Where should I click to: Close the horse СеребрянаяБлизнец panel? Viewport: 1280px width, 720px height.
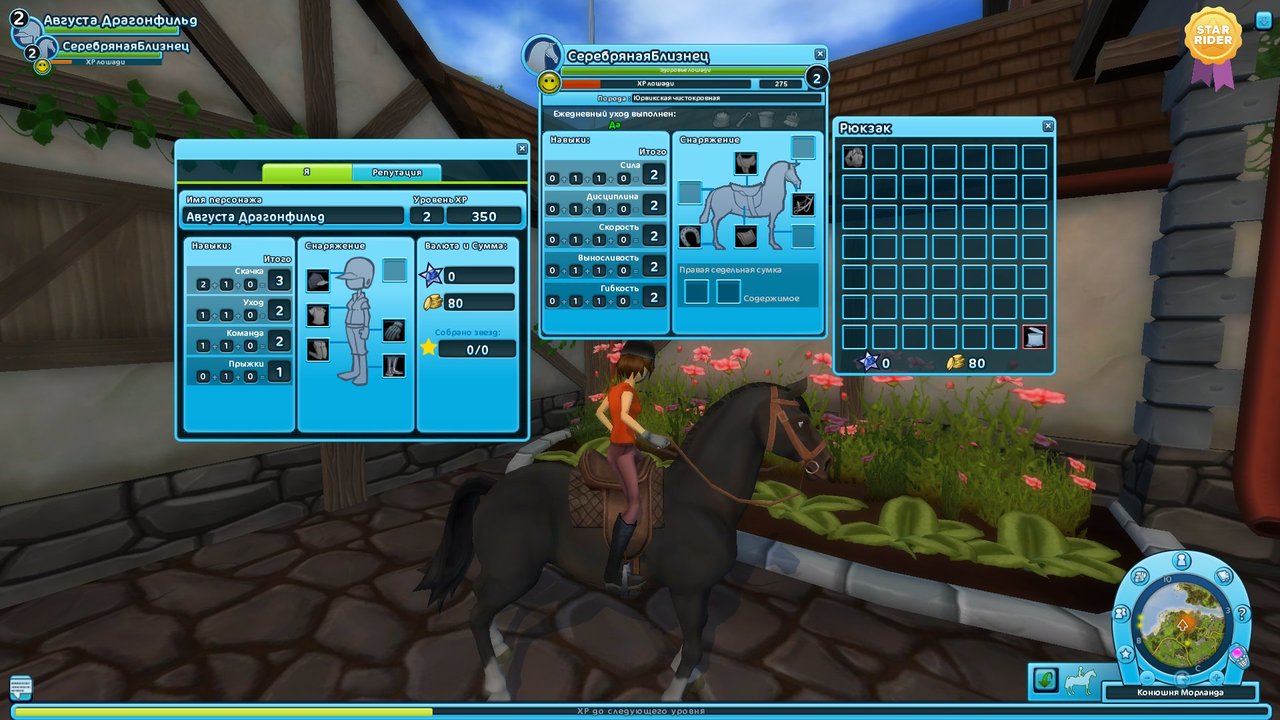pos(820,54)
